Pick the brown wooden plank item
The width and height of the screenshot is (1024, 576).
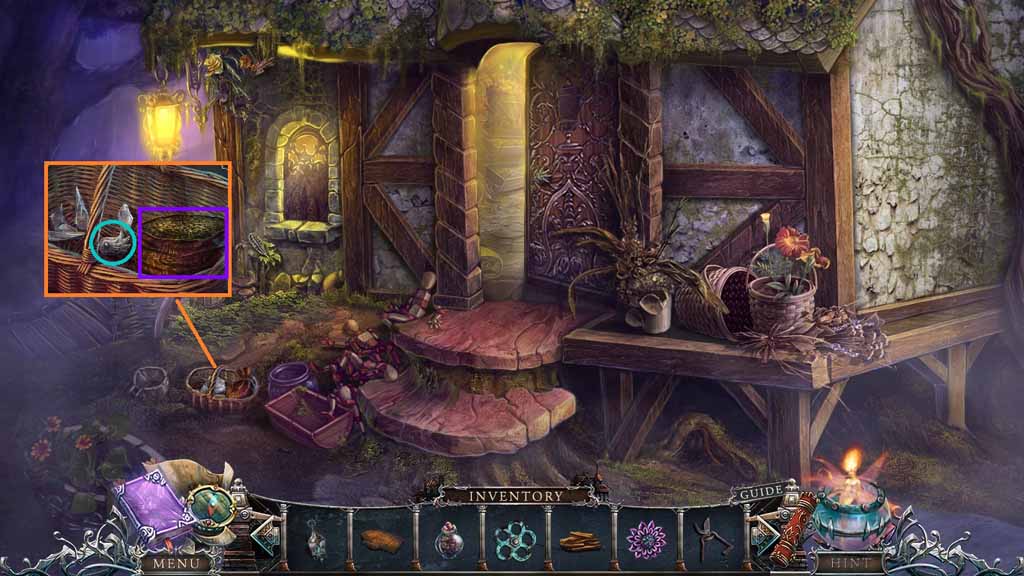(381, 540)
